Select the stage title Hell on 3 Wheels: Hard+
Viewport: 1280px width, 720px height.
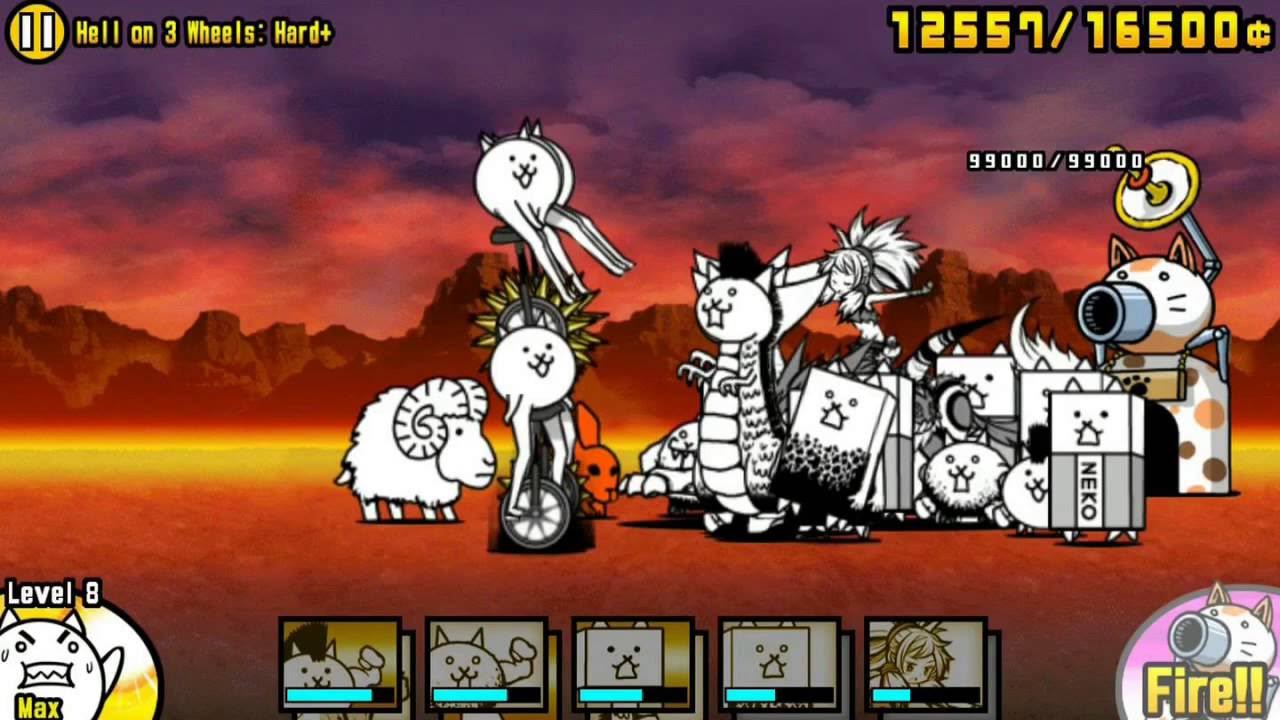(x=205, y=29)
